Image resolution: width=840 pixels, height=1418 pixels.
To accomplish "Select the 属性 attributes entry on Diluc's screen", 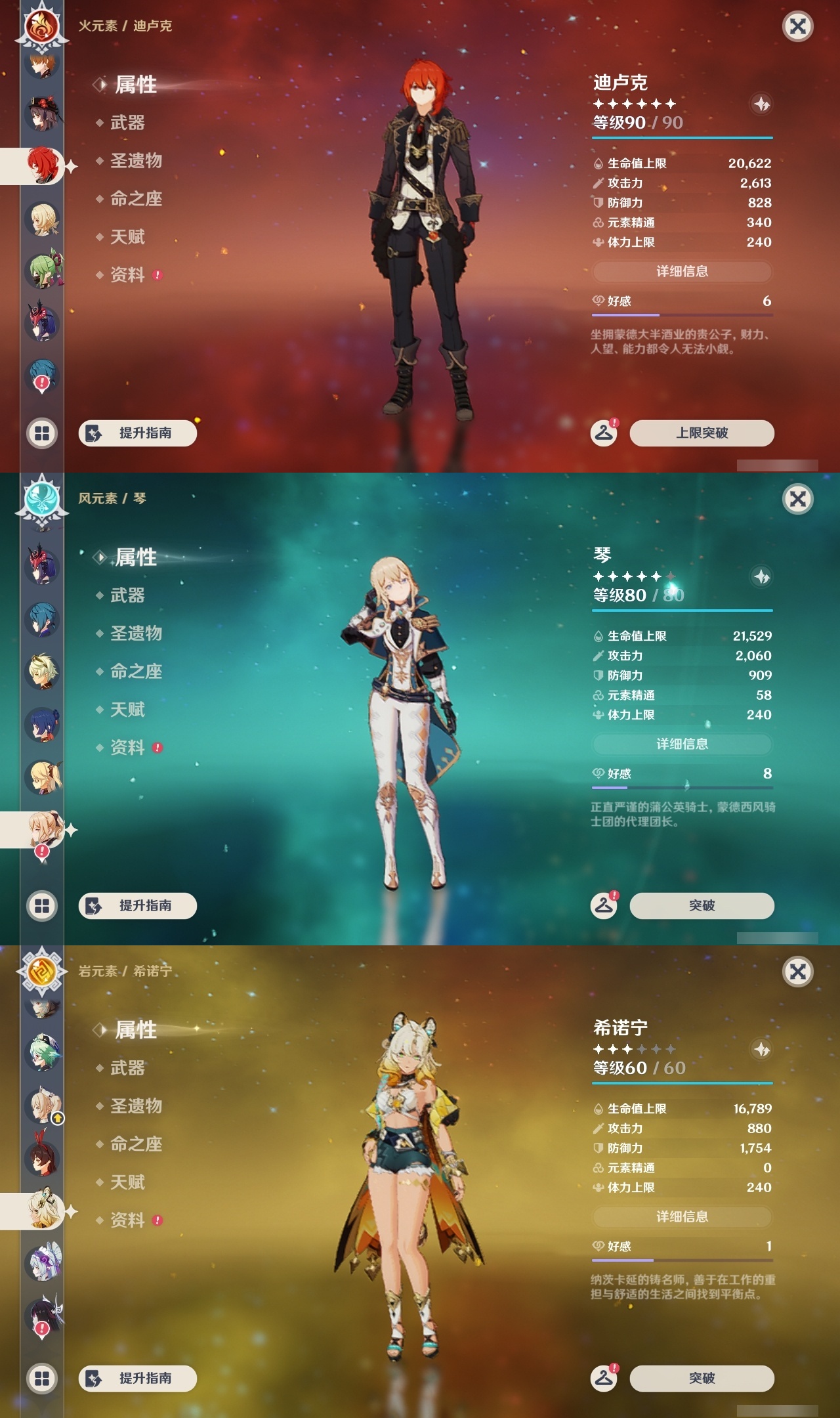I will coord(135,85).
